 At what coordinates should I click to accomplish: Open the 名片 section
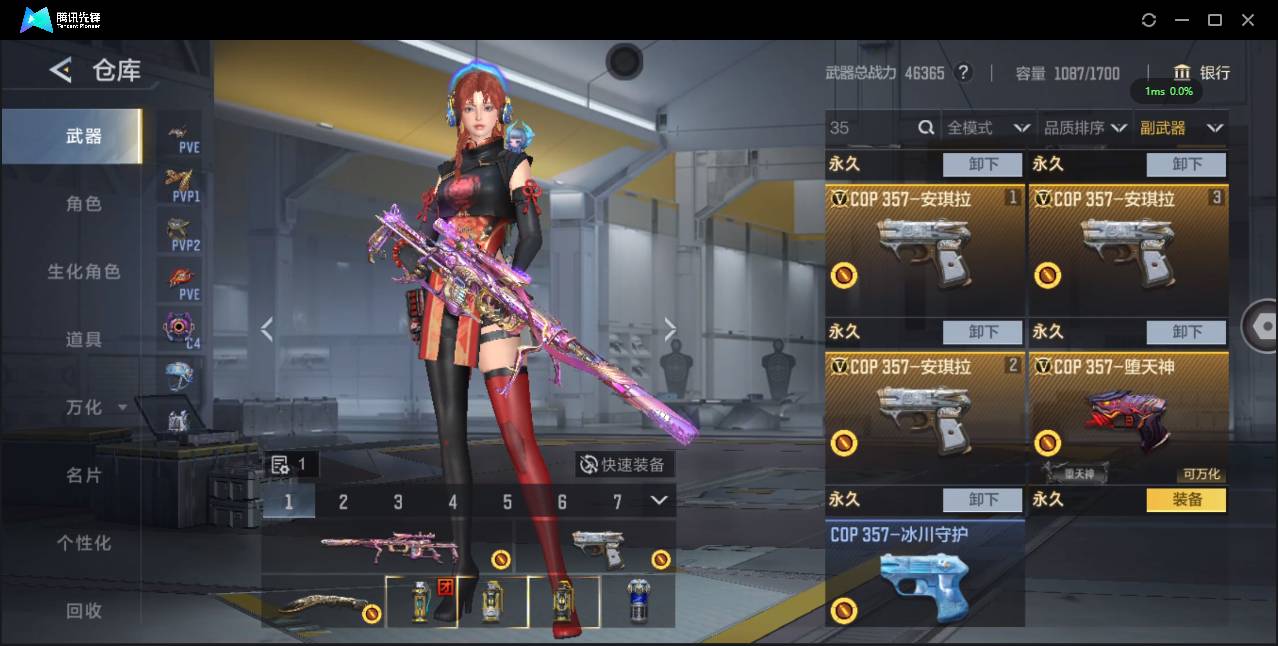tap(84, 476)
